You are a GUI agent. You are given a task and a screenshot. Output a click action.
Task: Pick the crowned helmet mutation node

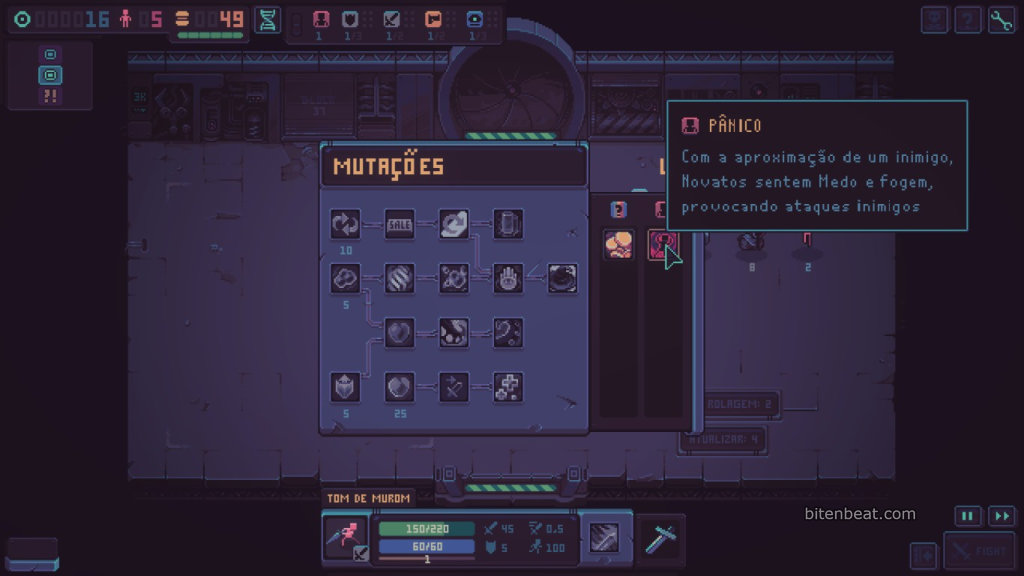tap(345, 386)
